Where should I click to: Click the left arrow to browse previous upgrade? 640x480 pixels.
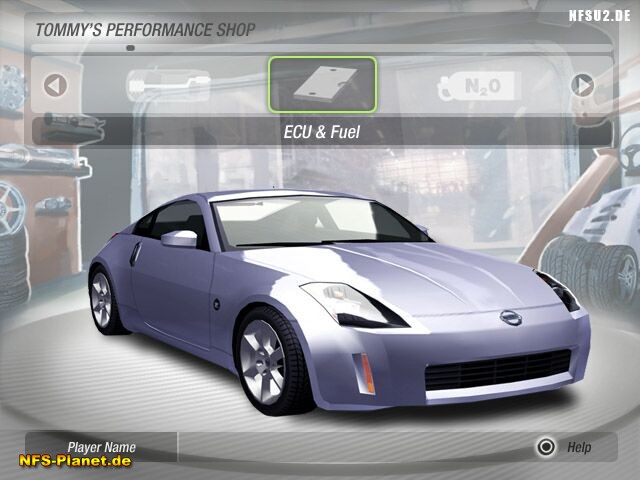coord(55,85)
